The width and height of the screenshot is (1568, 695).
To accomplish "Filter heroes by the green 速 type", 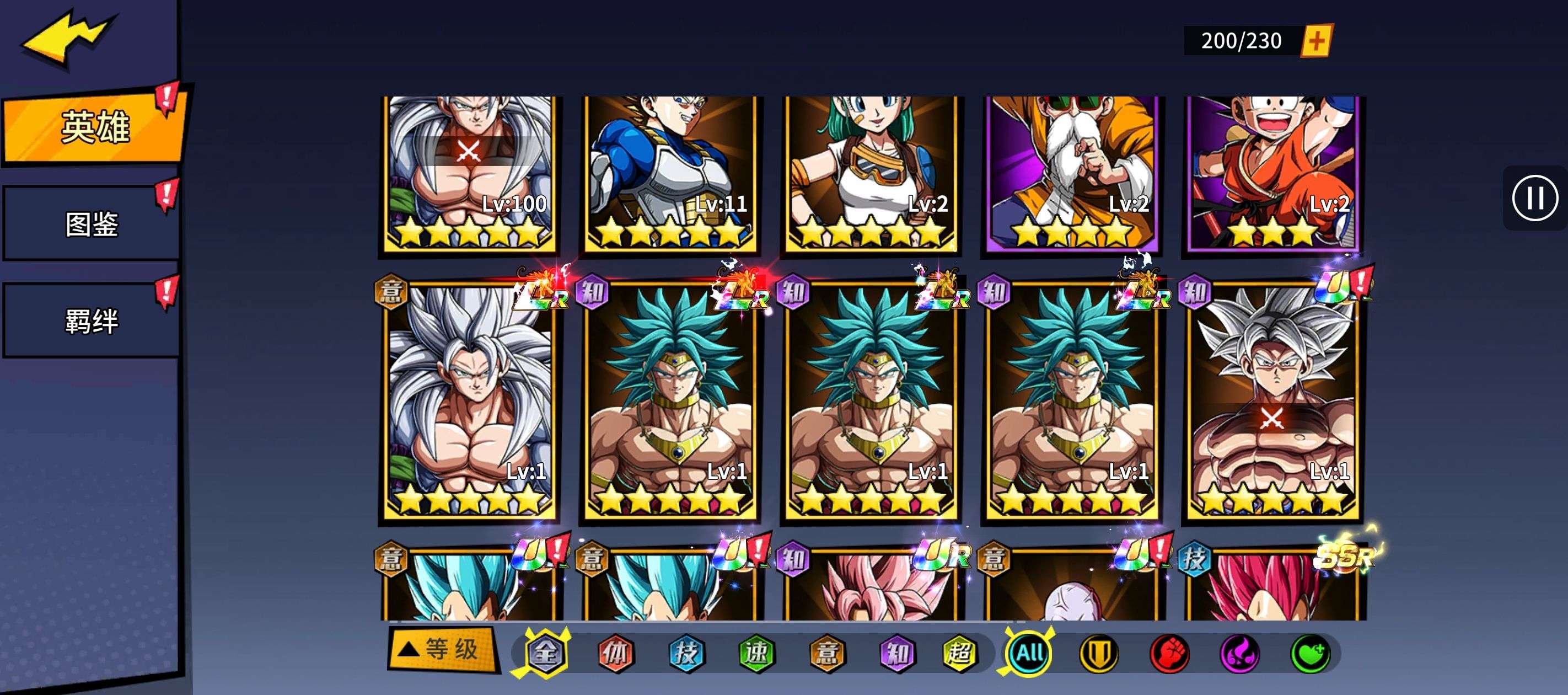I will (x=756, y=653).
